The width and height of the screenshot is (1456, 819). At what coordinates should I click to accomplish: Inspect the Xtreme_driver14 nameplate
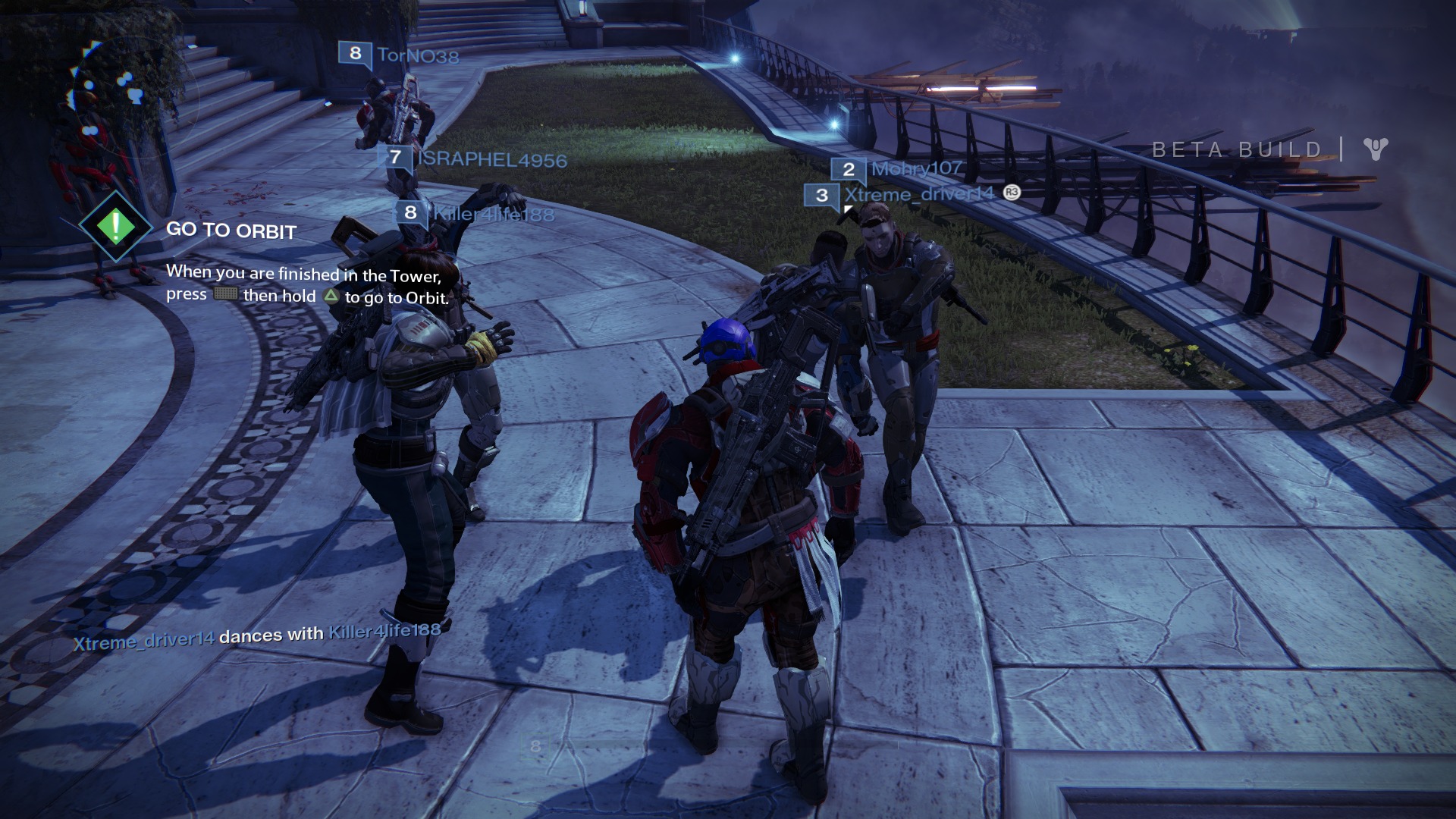click(912, 195)
